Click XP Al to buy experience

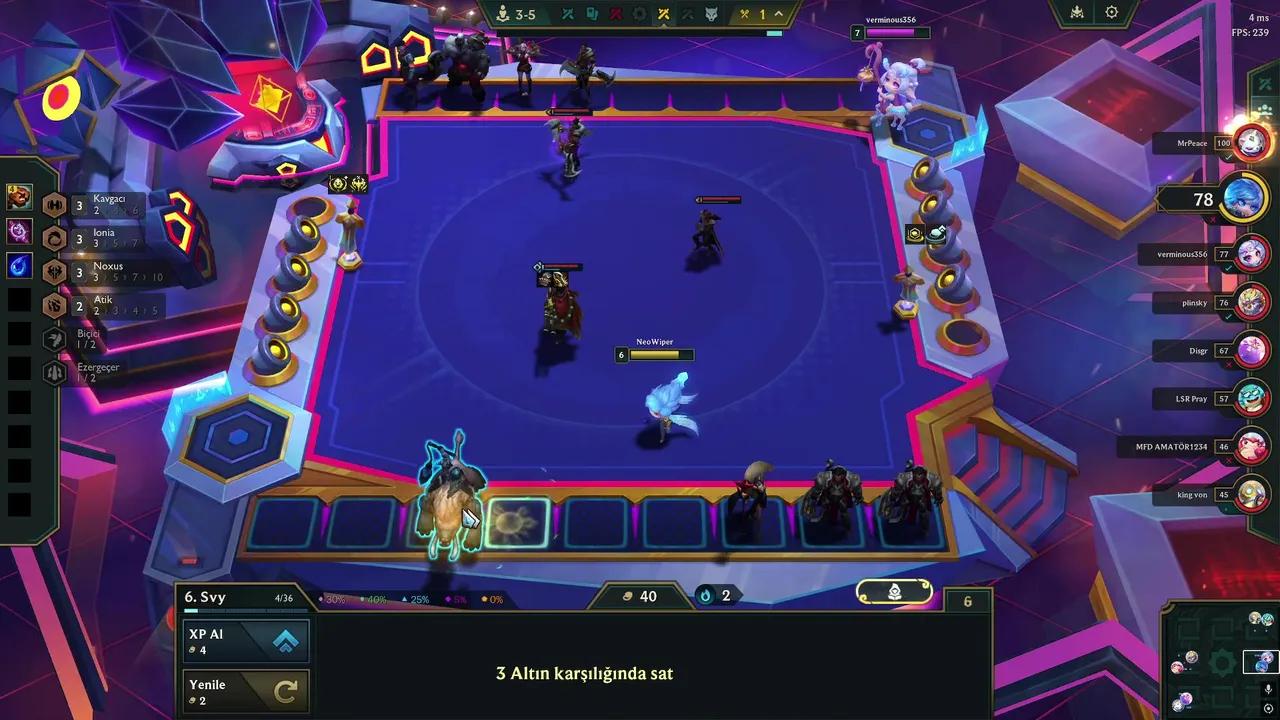click(x=245, y=640)
